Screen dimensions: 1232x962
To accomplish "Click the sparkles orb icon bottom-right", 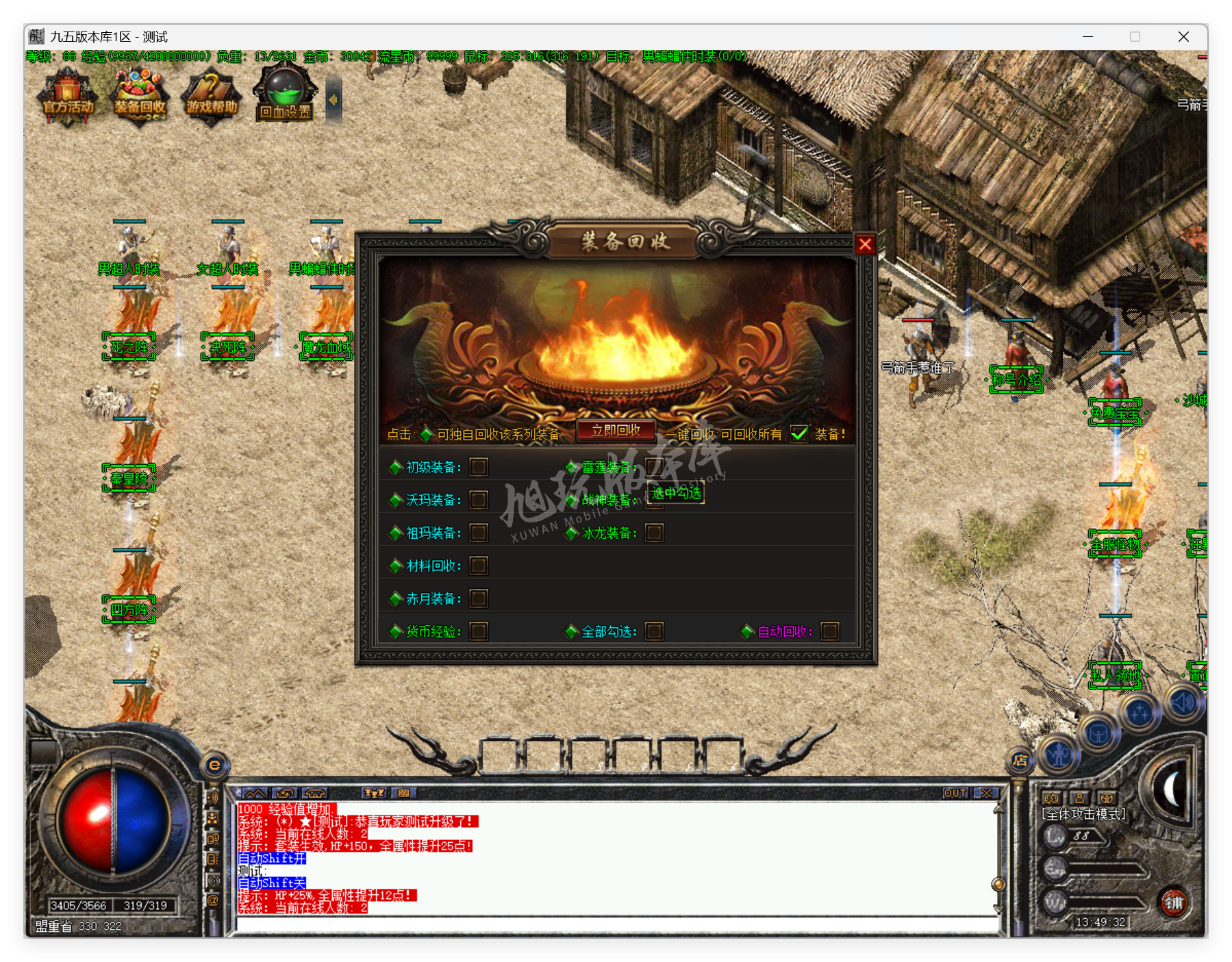I will 1140,712.
